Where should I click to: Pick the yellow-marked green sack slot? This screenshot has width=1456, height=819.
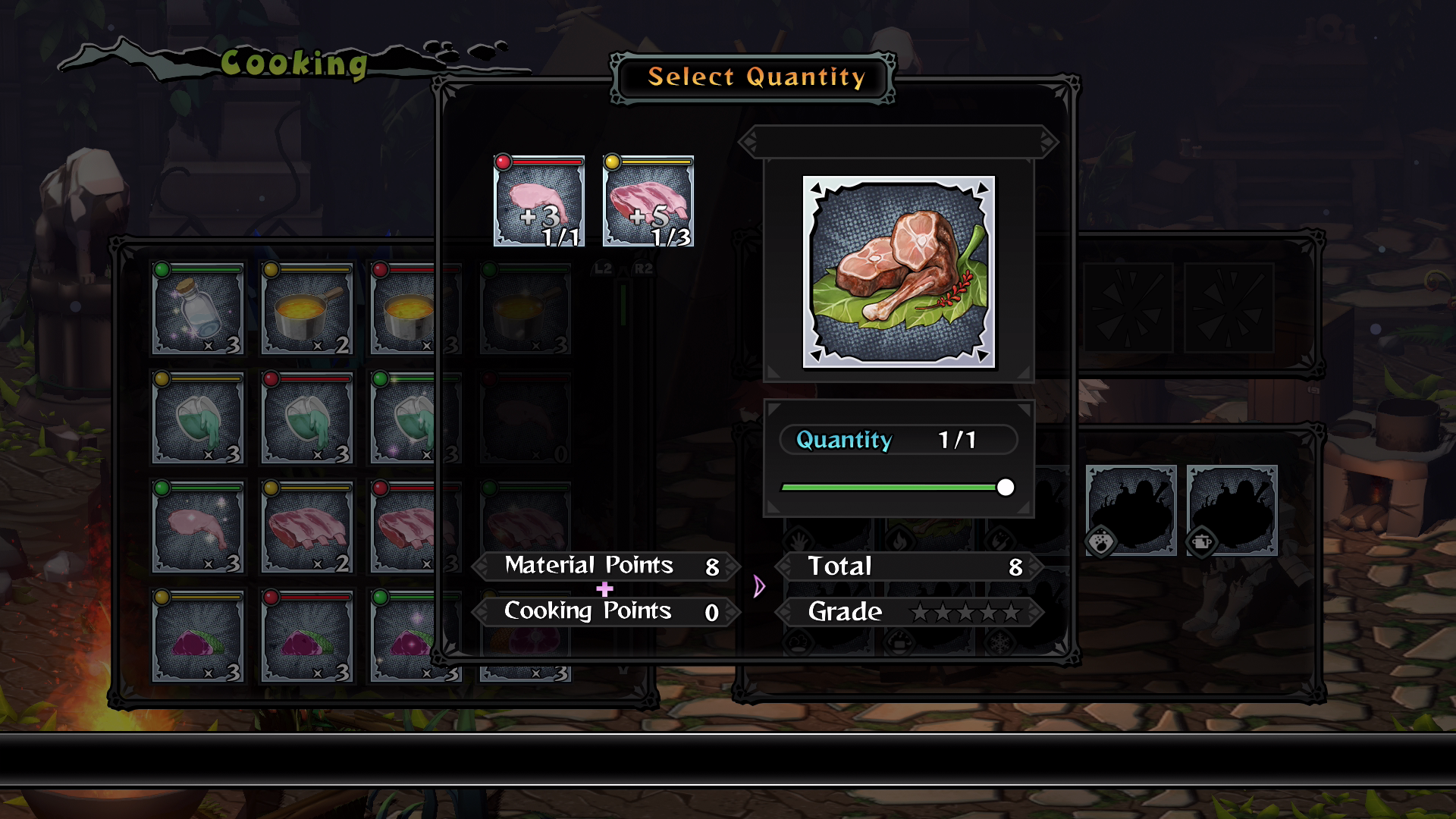198,418
